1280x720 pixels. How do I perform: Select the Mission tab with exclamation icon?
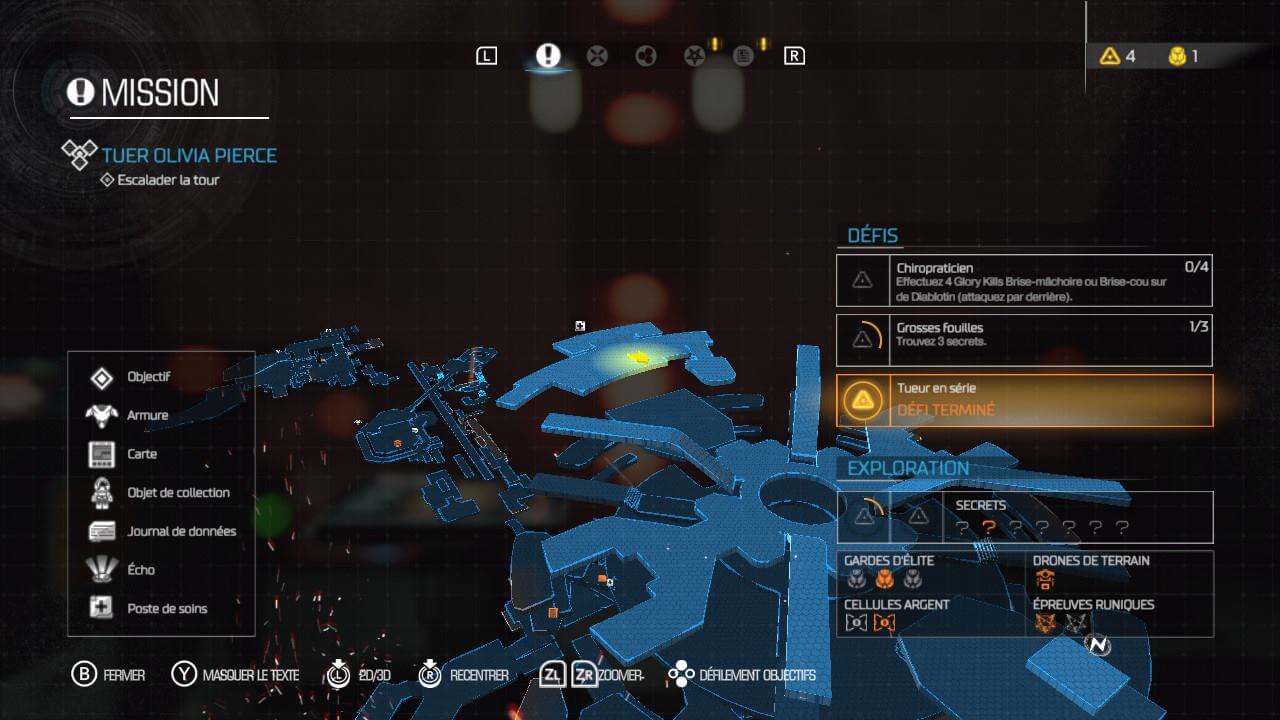tap(547, 56)
